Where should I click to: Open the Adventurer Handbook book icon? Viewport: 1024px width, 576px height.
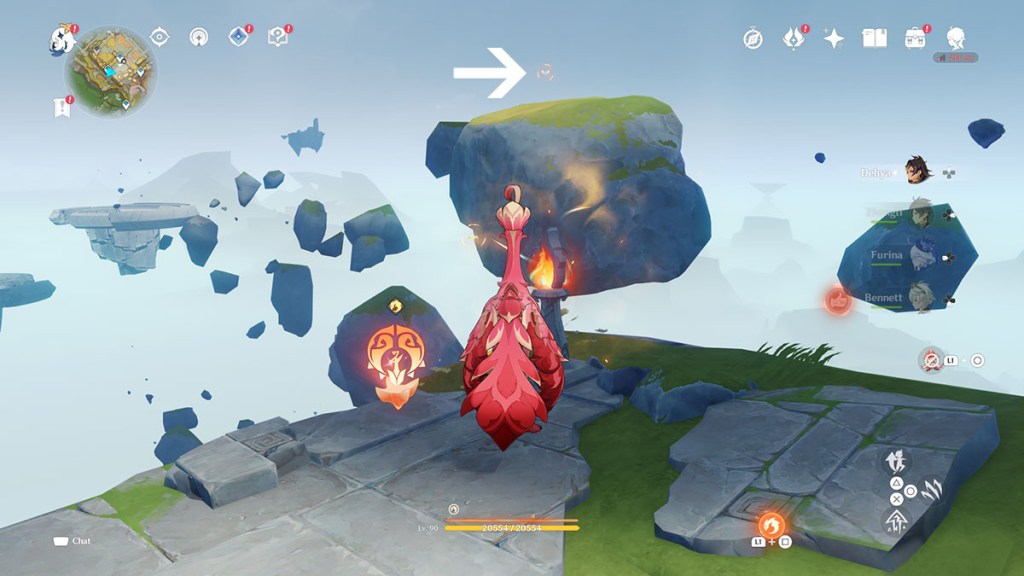(875, 39)
